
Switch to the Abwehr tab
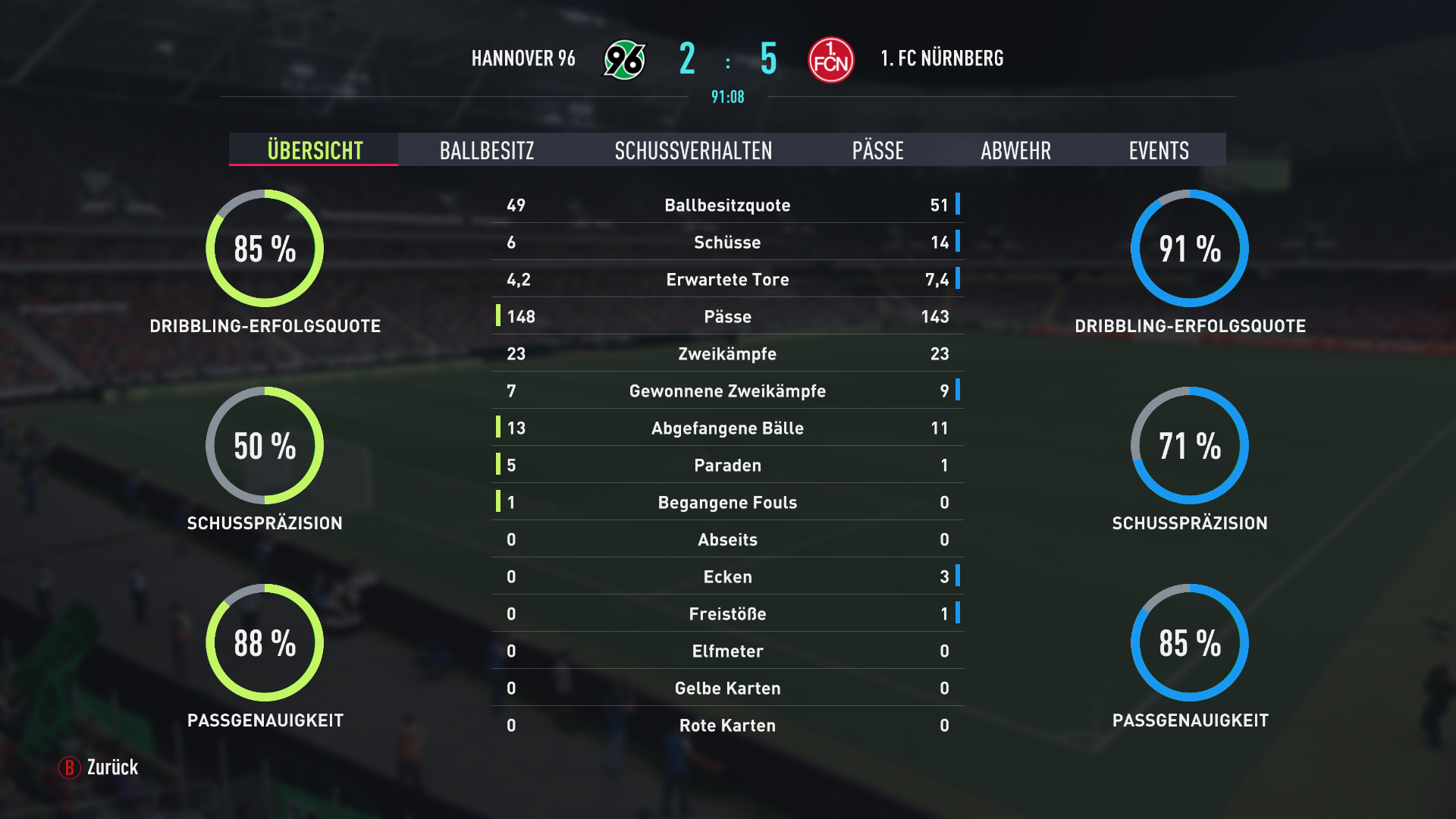click(x=1015, y=150)
